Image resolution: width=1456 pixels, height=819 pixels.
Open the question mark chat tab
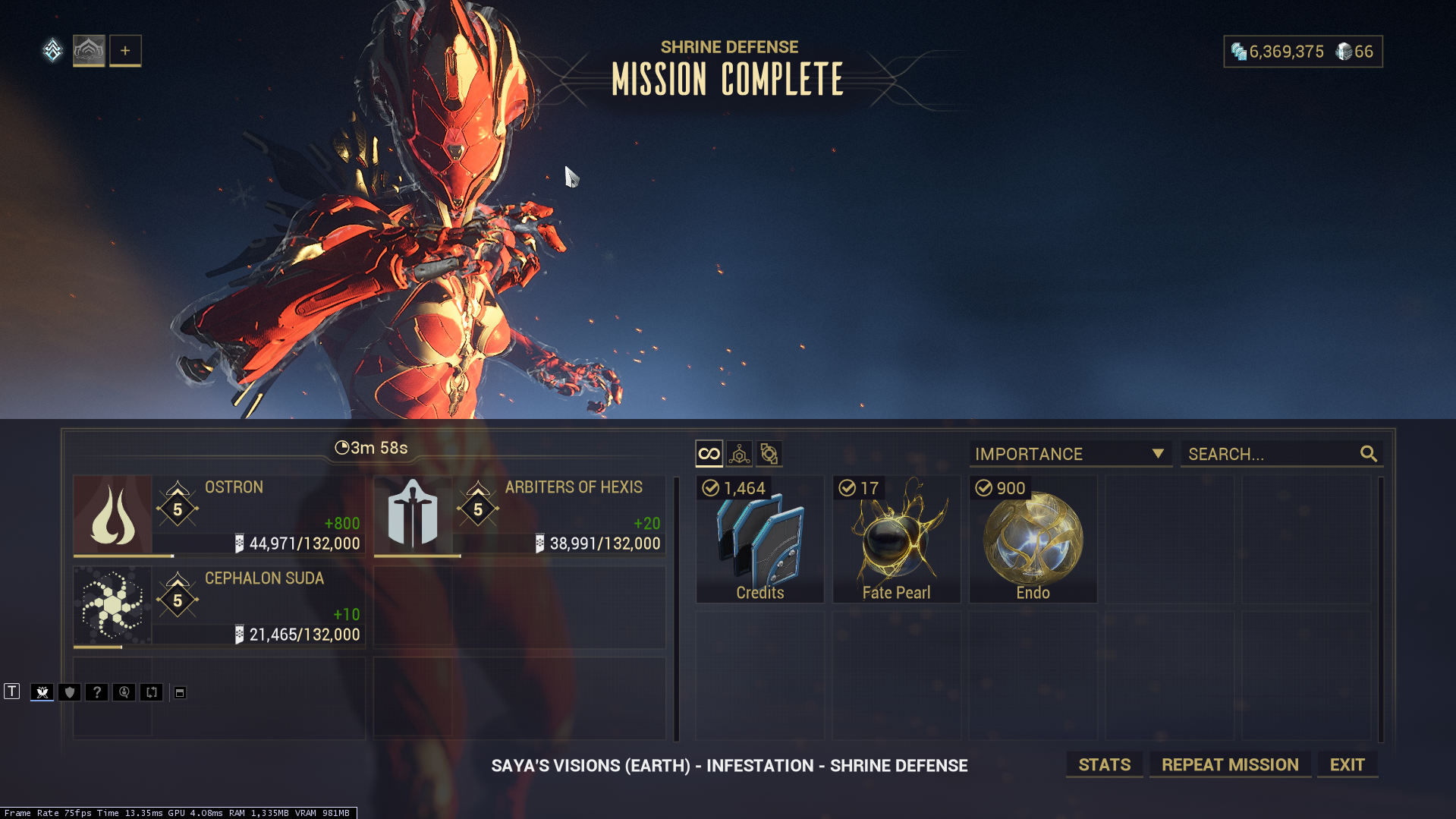coord(96,692)
